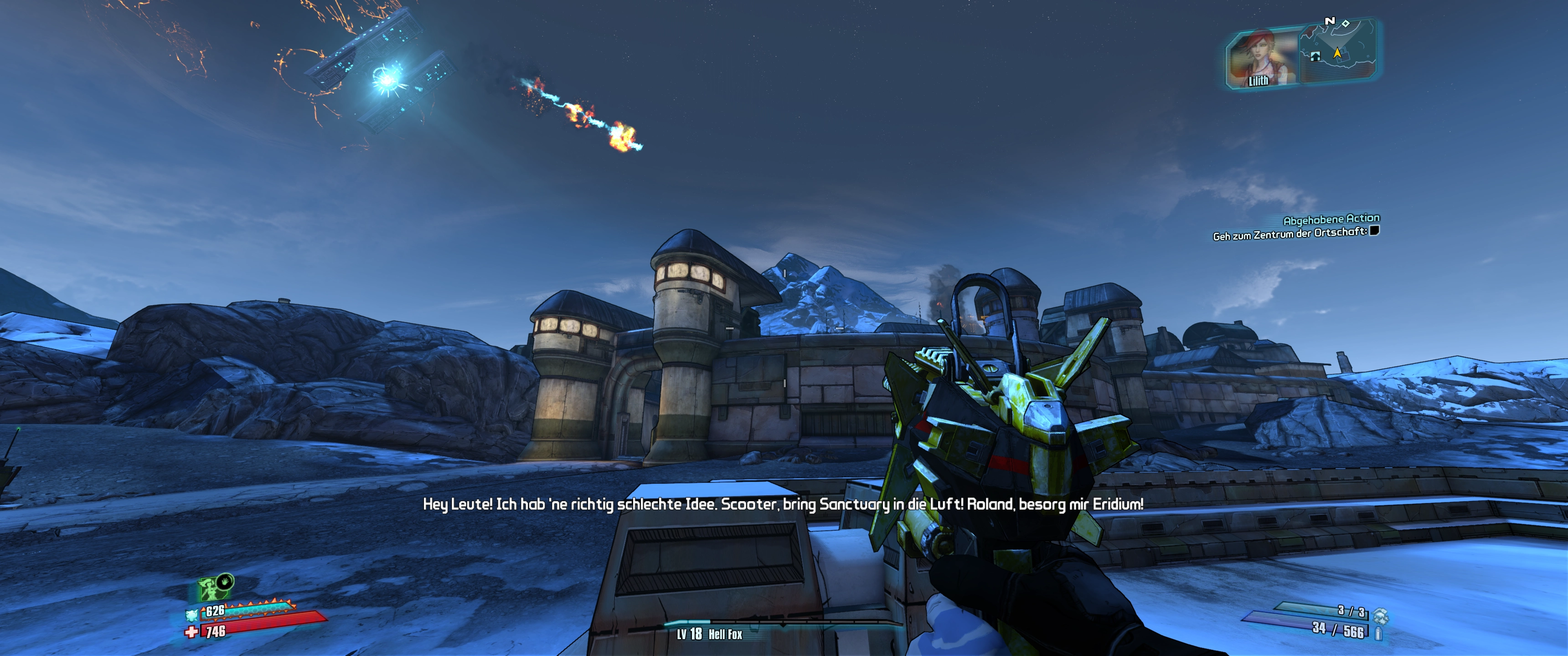This screenshot has width=1568, height=656.
Task: Click the objective checkbox for Zentrum der Ortschaft
Action: click(x=1374, y=231)
